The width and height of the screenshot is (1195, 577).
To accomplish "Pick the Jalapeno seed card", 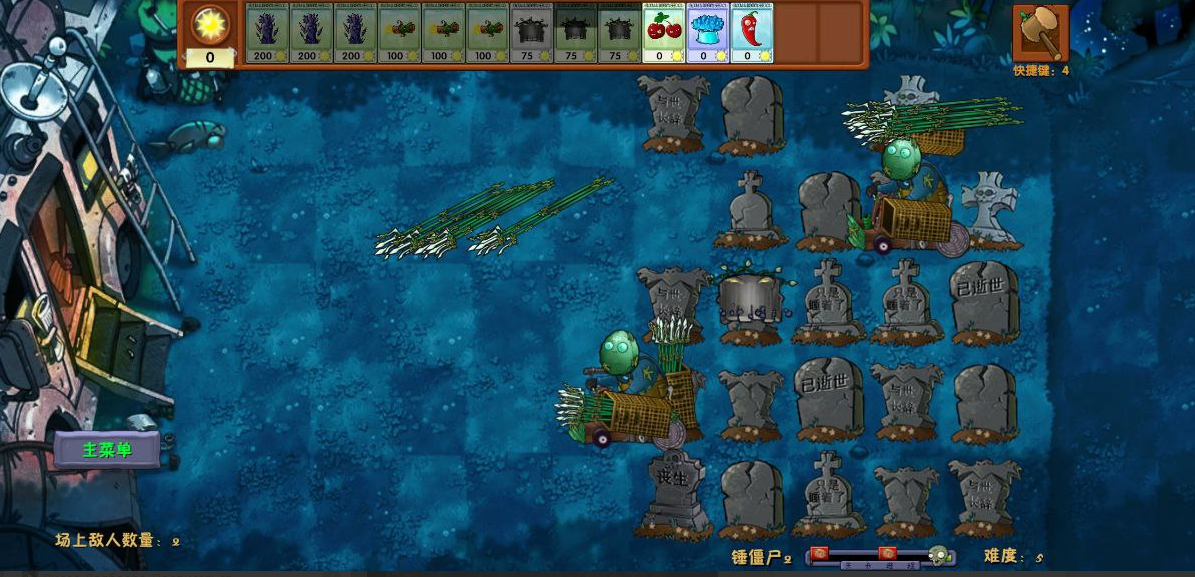I will [x=751, y=33].
